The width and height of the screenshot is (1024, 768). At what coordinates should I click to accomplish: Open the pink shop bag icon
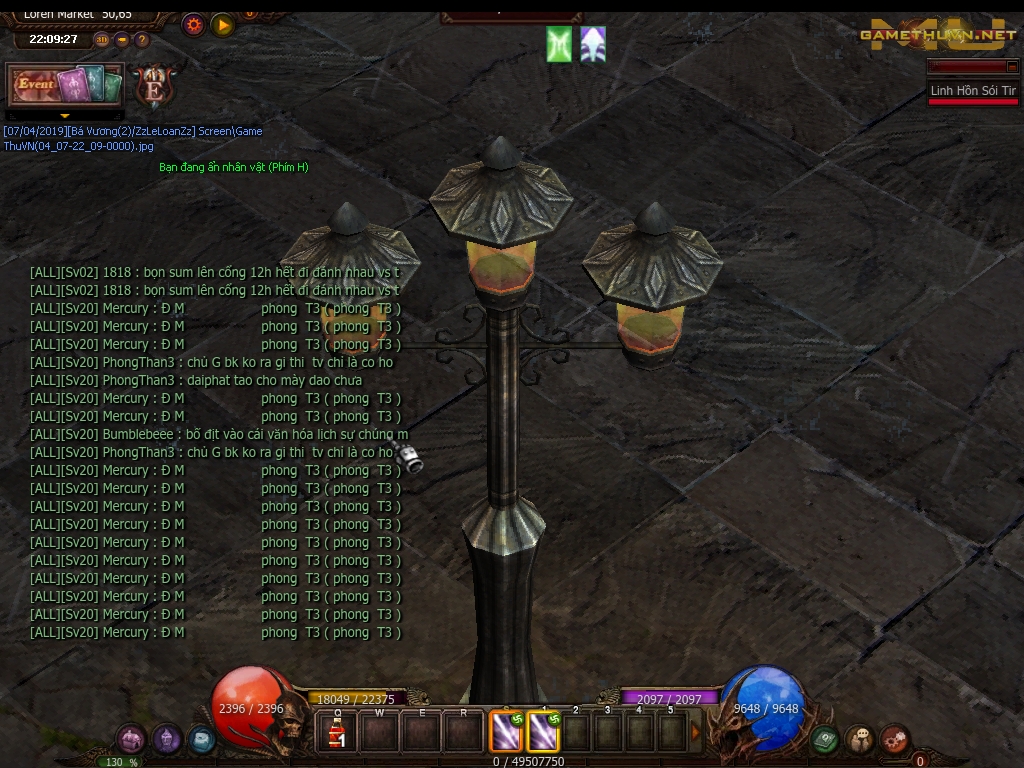(x=131, y=739)
